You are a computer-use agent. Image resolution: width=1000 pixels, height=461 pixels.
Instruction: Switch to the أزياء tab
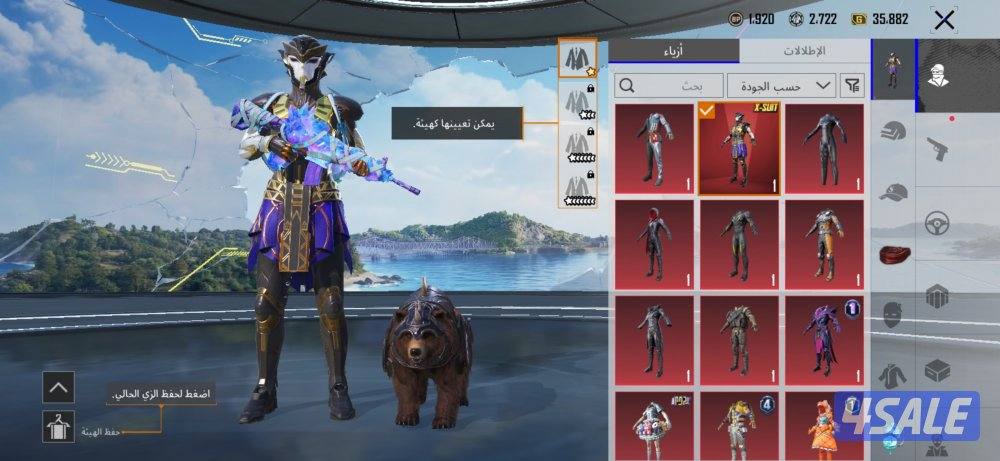coord(674,52)
